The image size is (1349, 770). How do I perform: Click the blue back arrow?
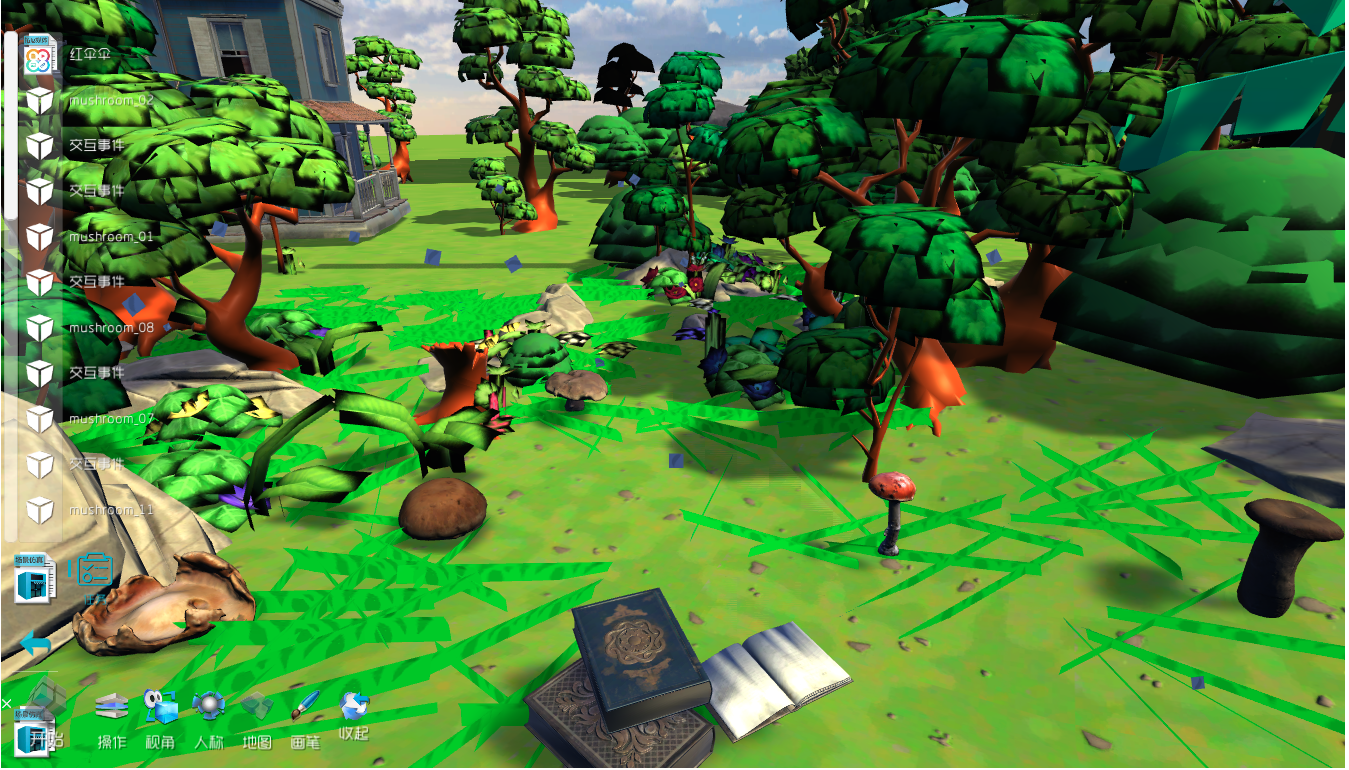click(x=35, y=643)
